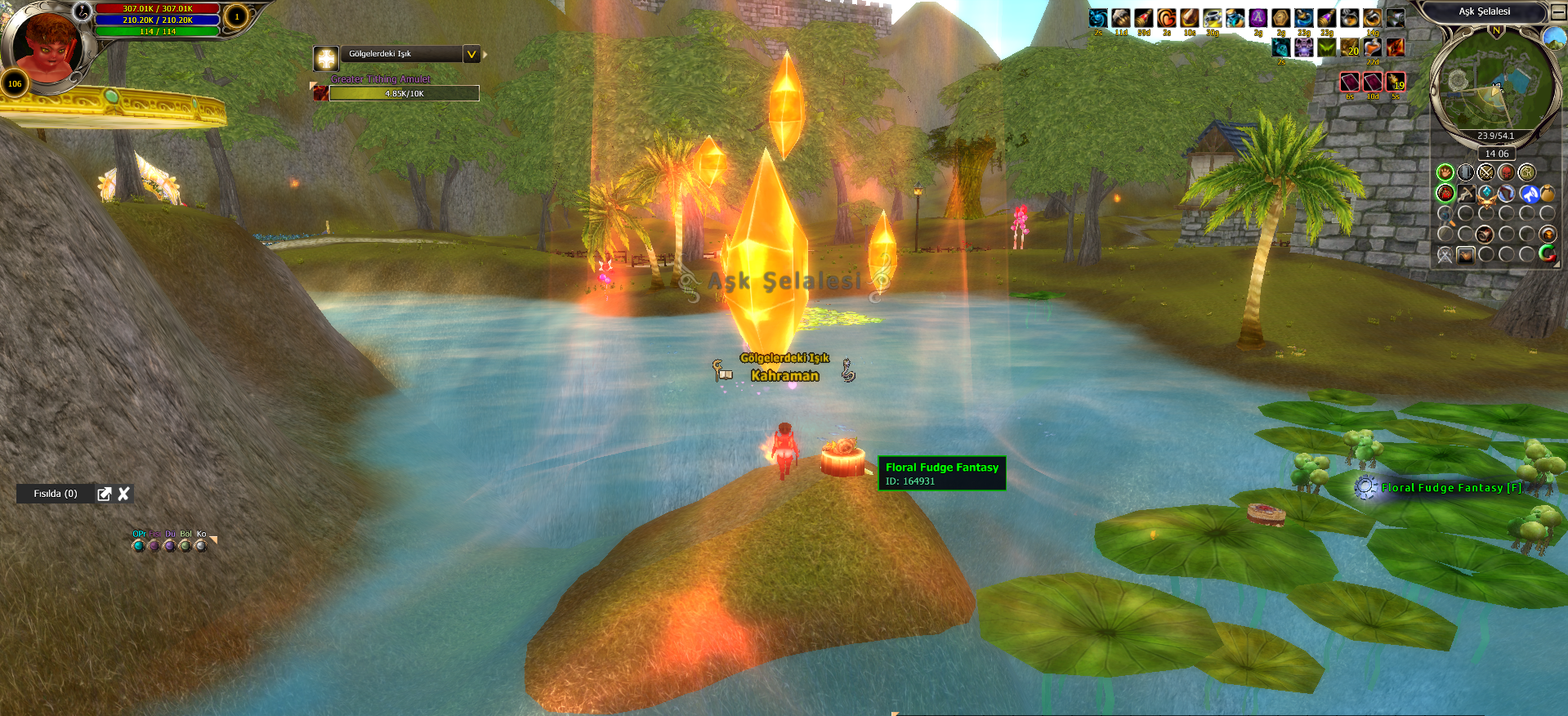Close the Fısılda whisper panel

(123, 494)
